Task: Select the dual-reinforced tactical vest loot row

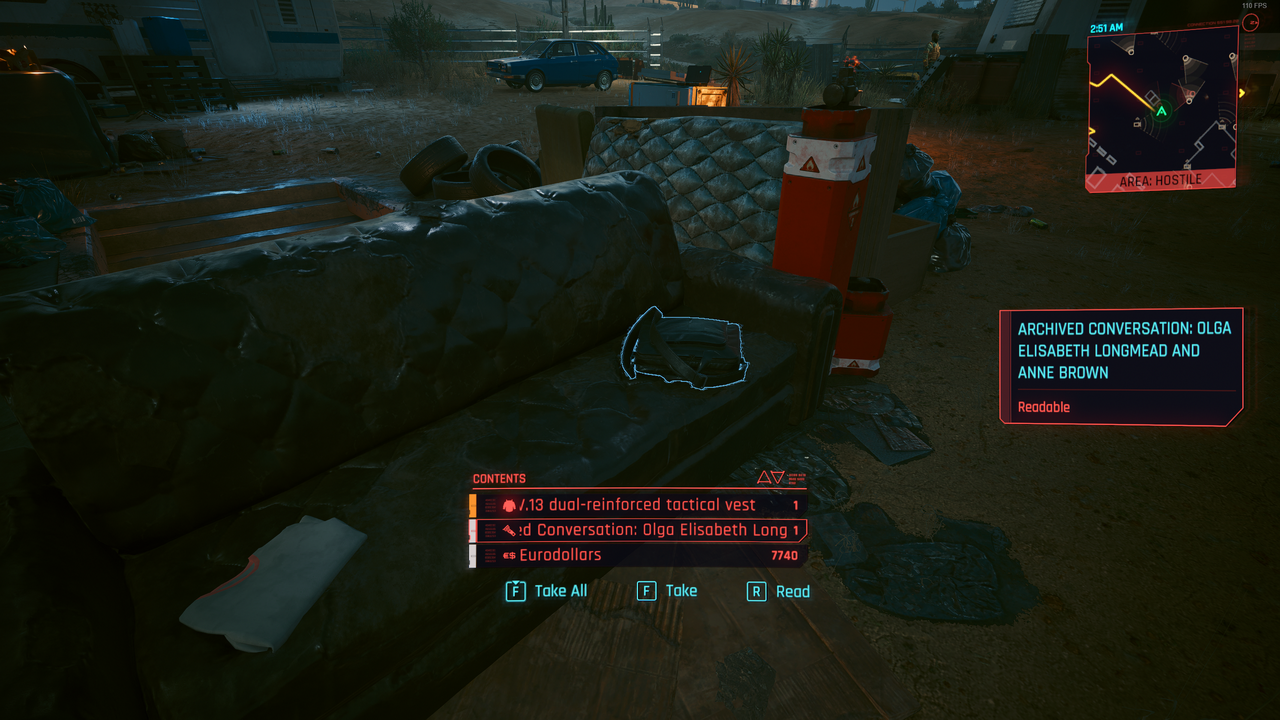Action: click(x=640, y=505)
